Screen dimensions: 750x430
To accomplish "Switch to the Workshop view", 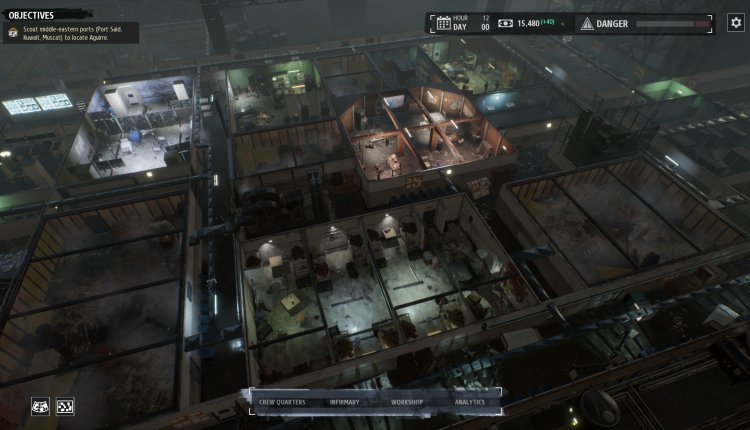I will (x=407, y=402).
